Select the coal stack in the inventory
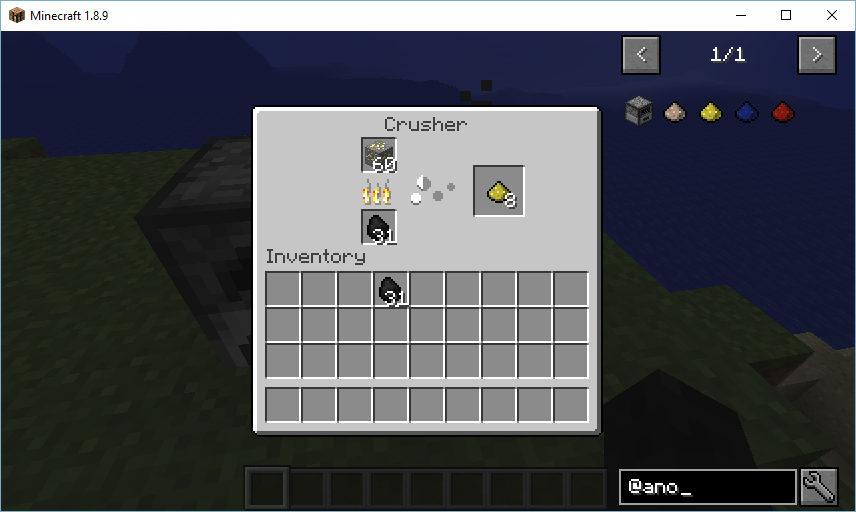Image resolution: width=856 pixels, height=512 pixels. click(x=391, y=290)
